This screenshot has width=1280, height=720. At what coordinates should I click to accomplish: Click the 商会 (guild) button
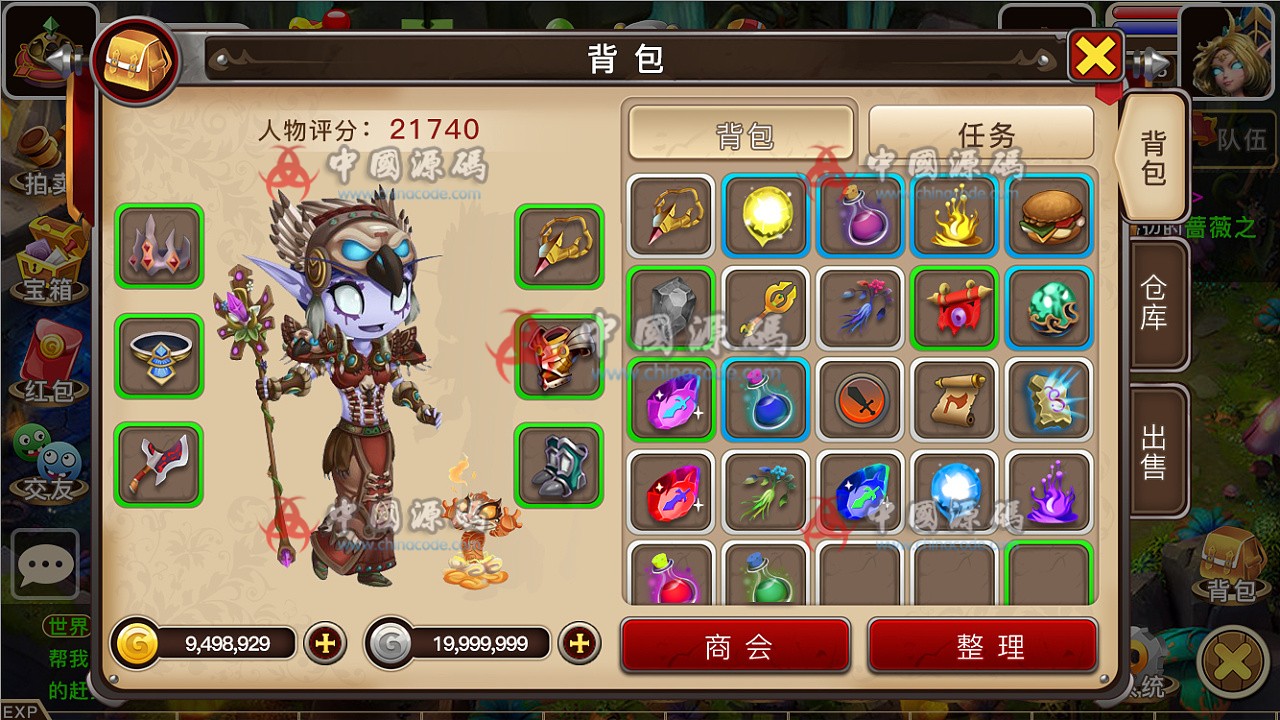point(735,646)
